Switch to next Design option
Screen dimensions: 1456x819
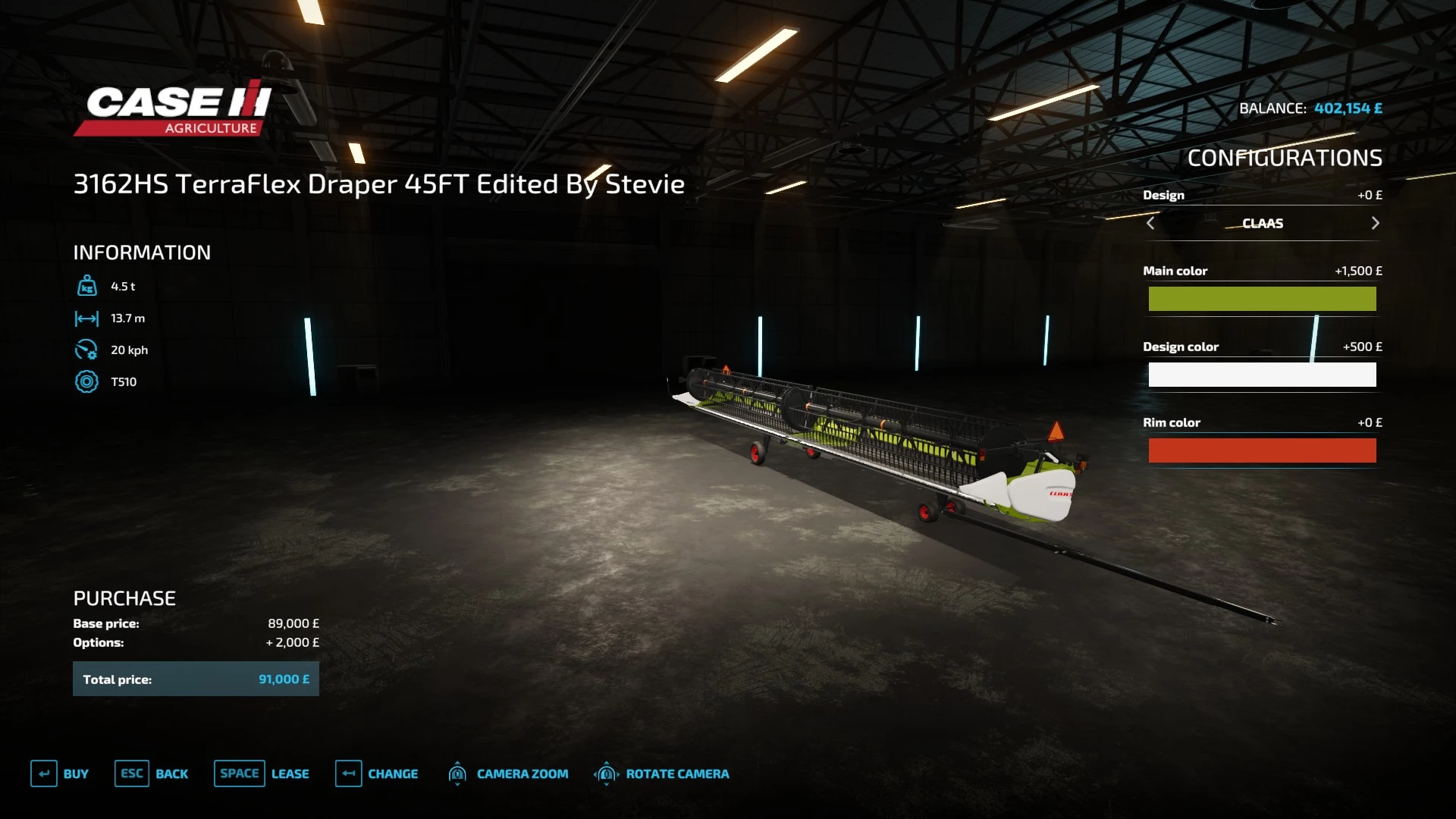(1375, 223)
